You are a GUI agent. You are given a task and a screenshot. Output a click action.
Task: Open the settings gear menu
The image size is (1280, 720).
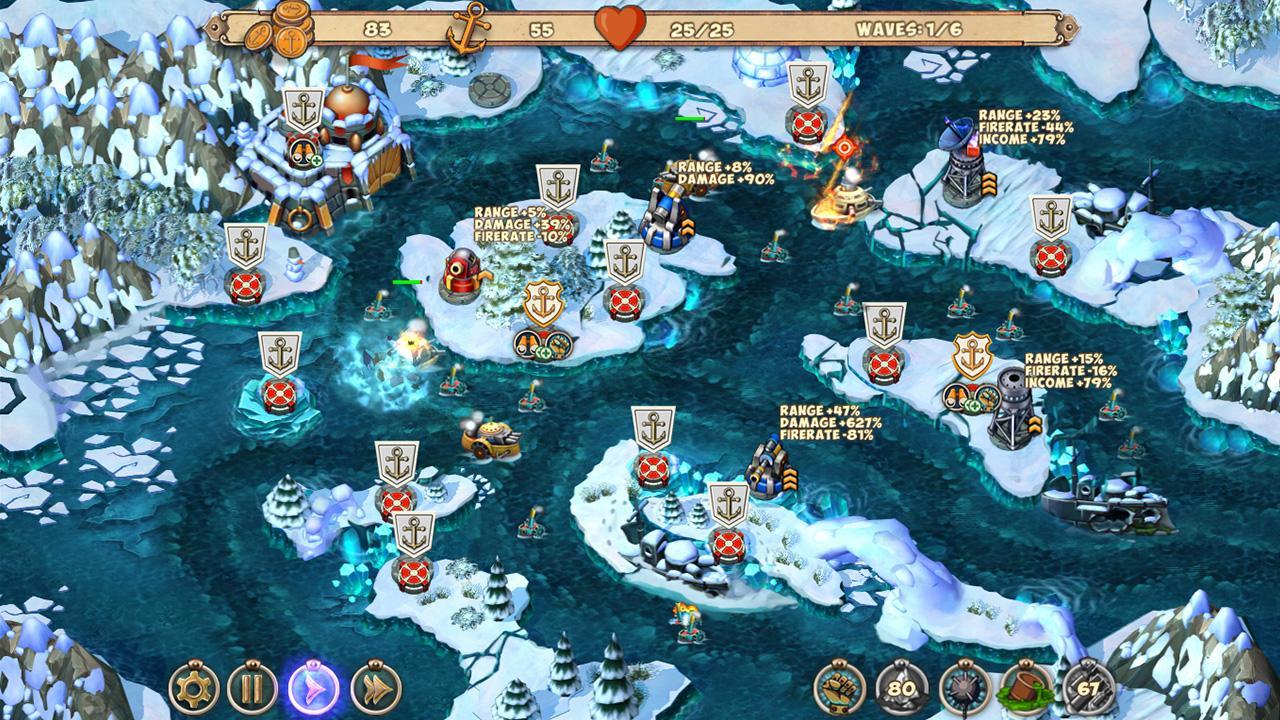(x=195, y=687)
